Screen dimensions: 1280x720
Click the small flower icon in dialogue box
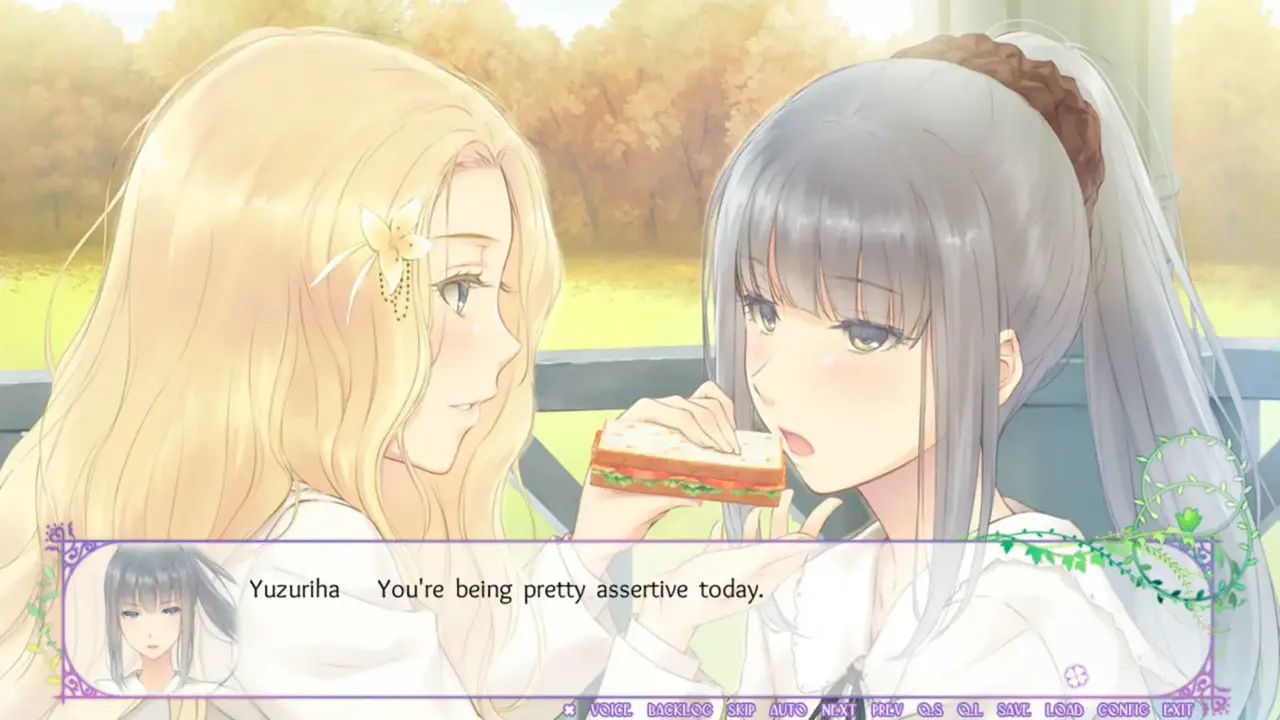point(1076,675)
